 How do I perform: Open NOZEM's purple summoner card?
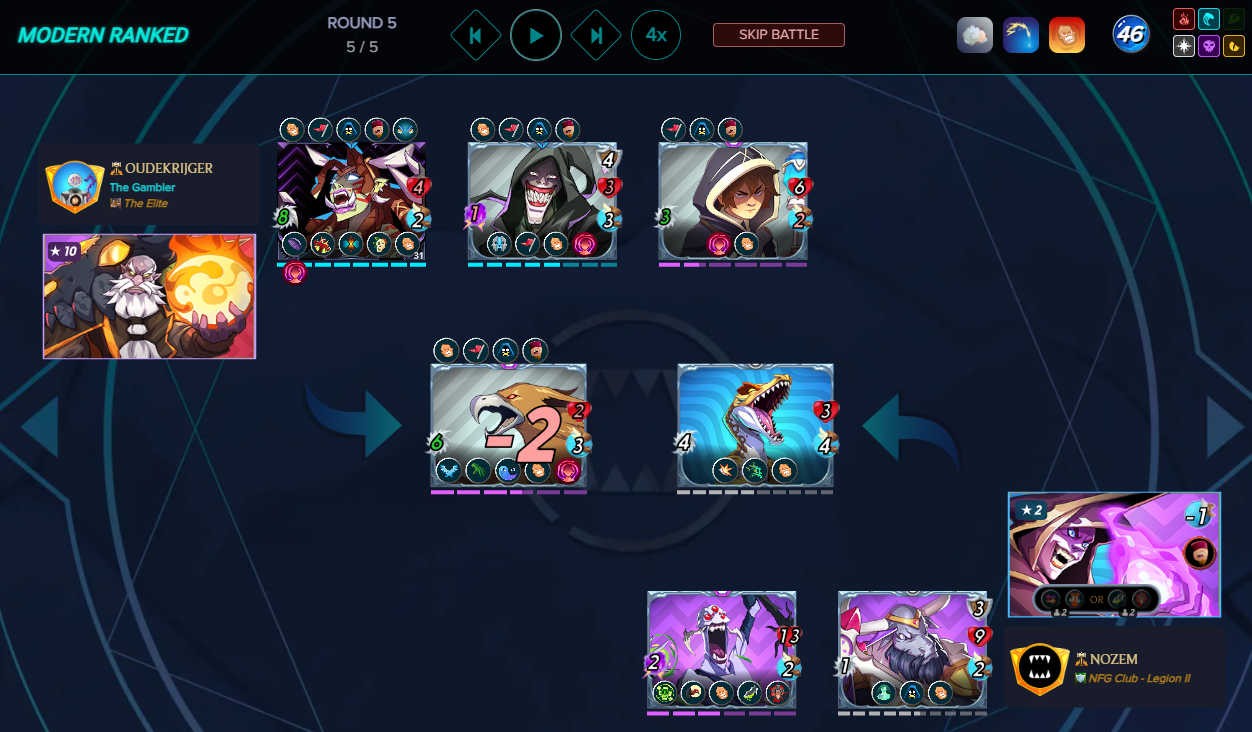coord(1114,554)
